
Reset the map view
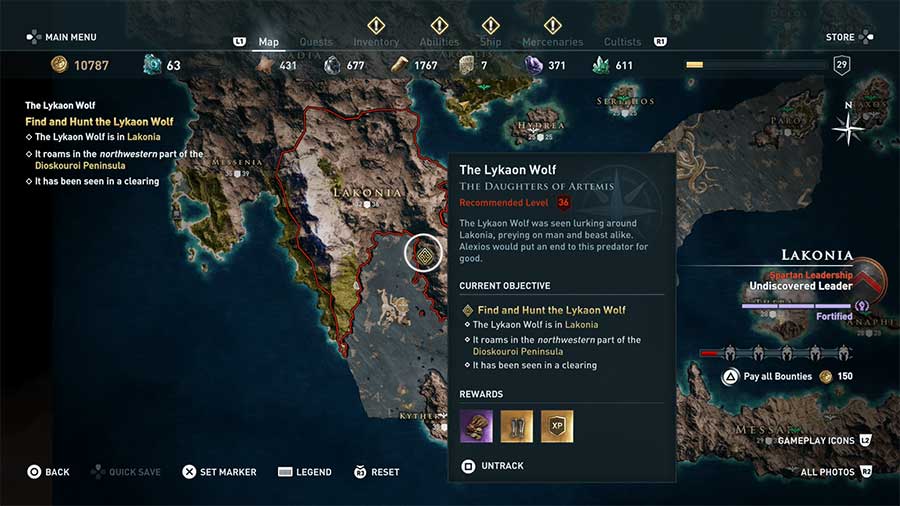tap(376, 472)
